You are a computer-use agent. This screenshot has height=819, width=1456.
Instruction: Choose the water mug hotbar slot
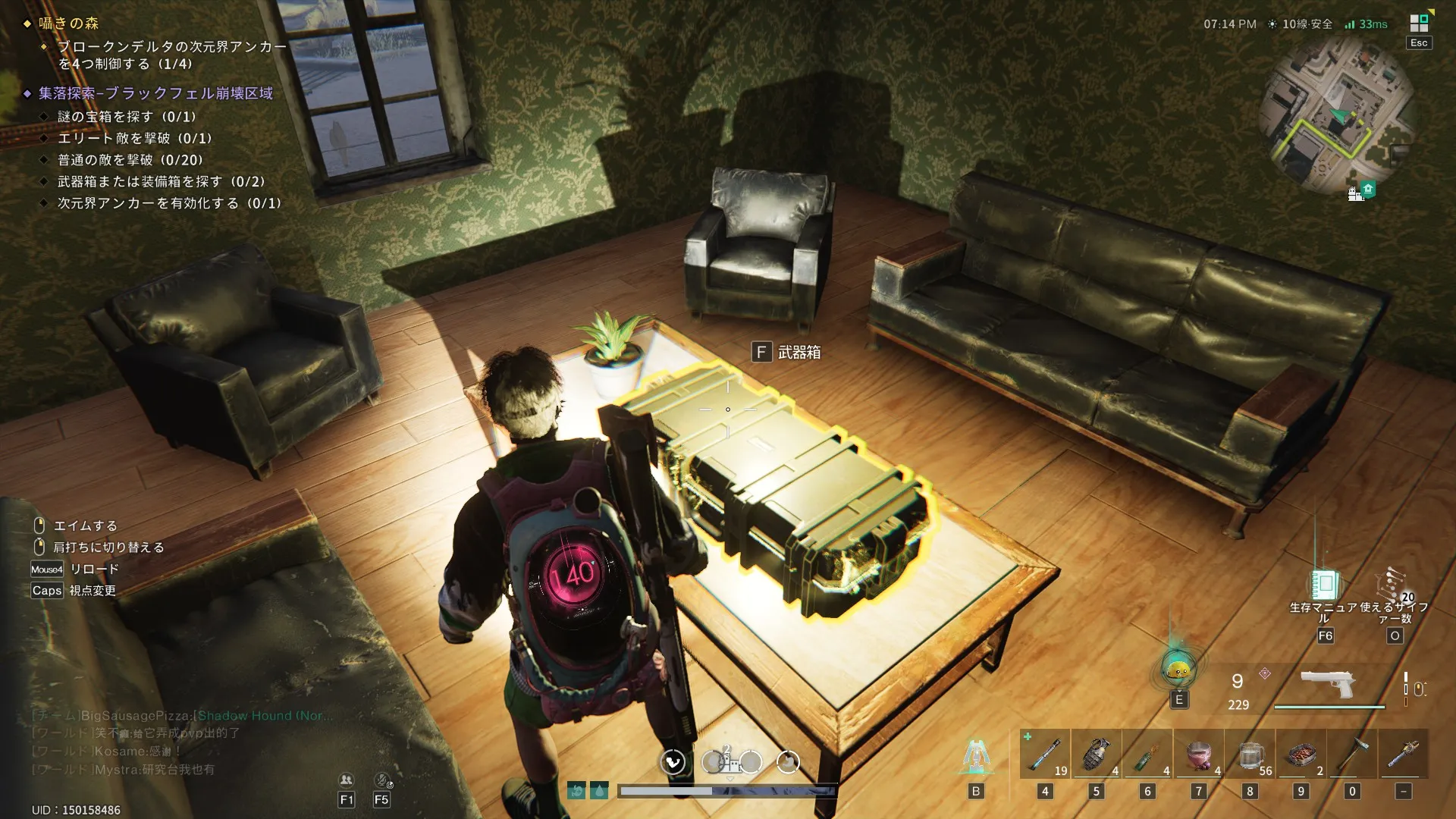tap(1250, 754)
